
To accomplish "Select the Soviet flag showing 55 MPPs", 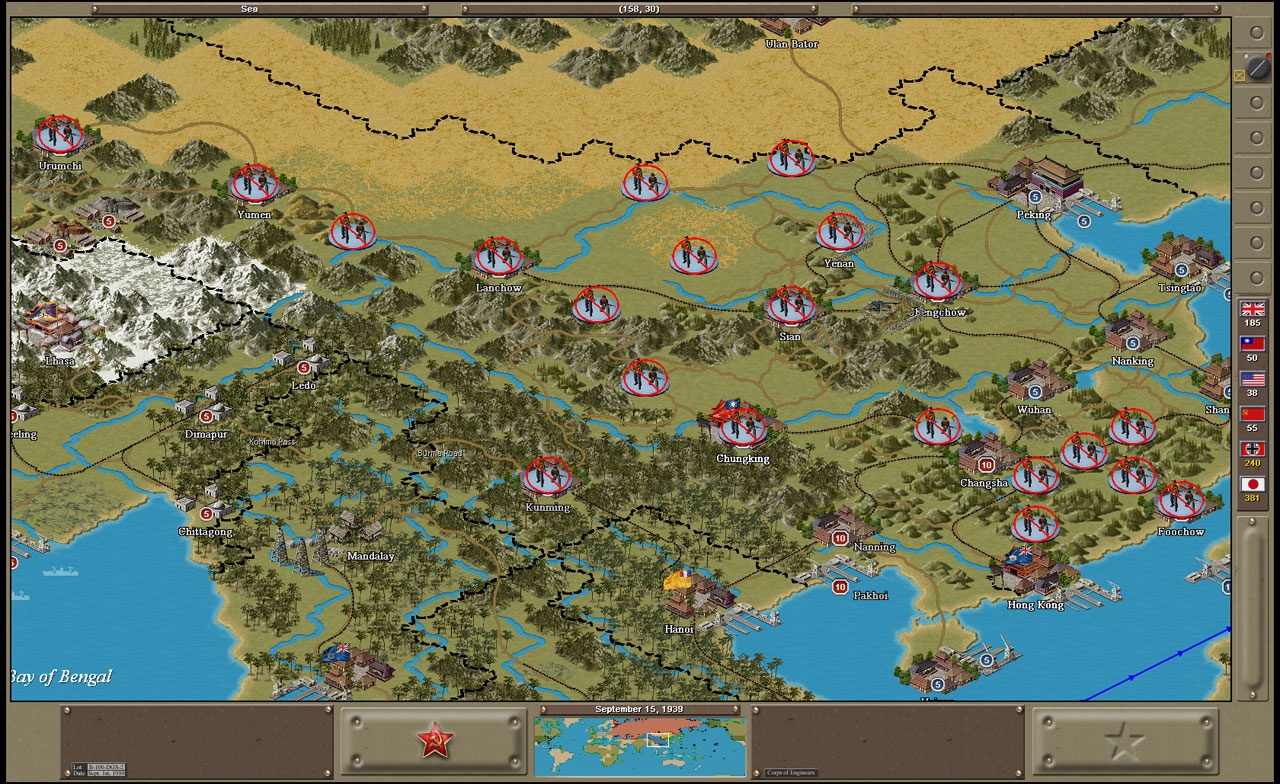I will (x=1253, y=414).
